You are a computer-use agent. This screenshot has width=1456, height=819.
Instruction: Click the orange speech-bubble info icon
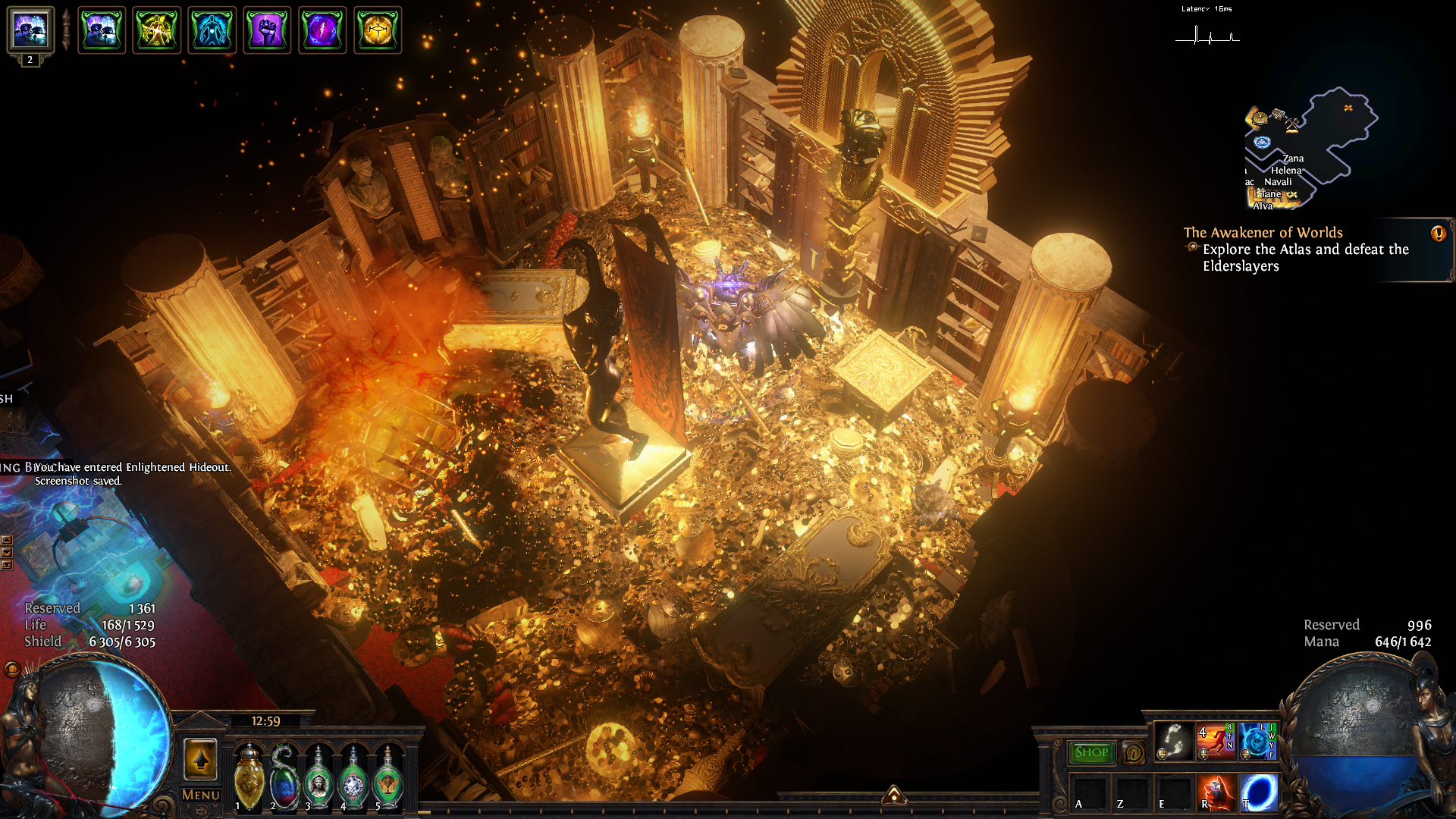coord(1134,753)
